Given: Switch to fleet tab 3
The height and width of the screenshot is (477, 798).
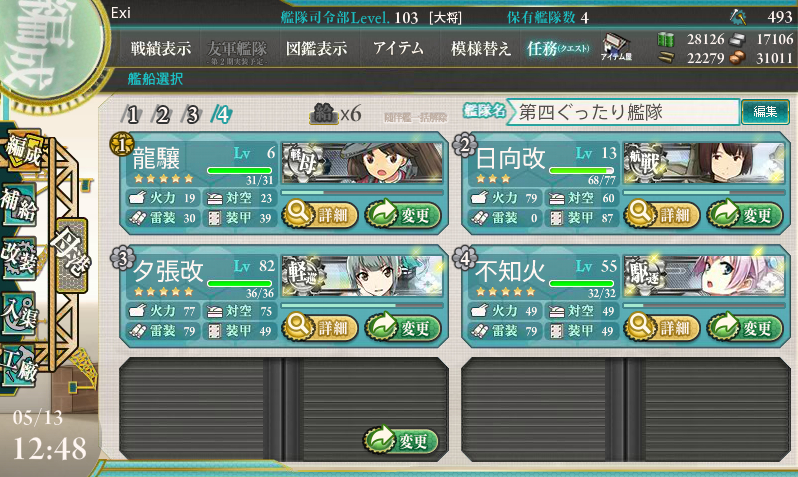Looking at the screenshot, I should [x=192, y=114].
